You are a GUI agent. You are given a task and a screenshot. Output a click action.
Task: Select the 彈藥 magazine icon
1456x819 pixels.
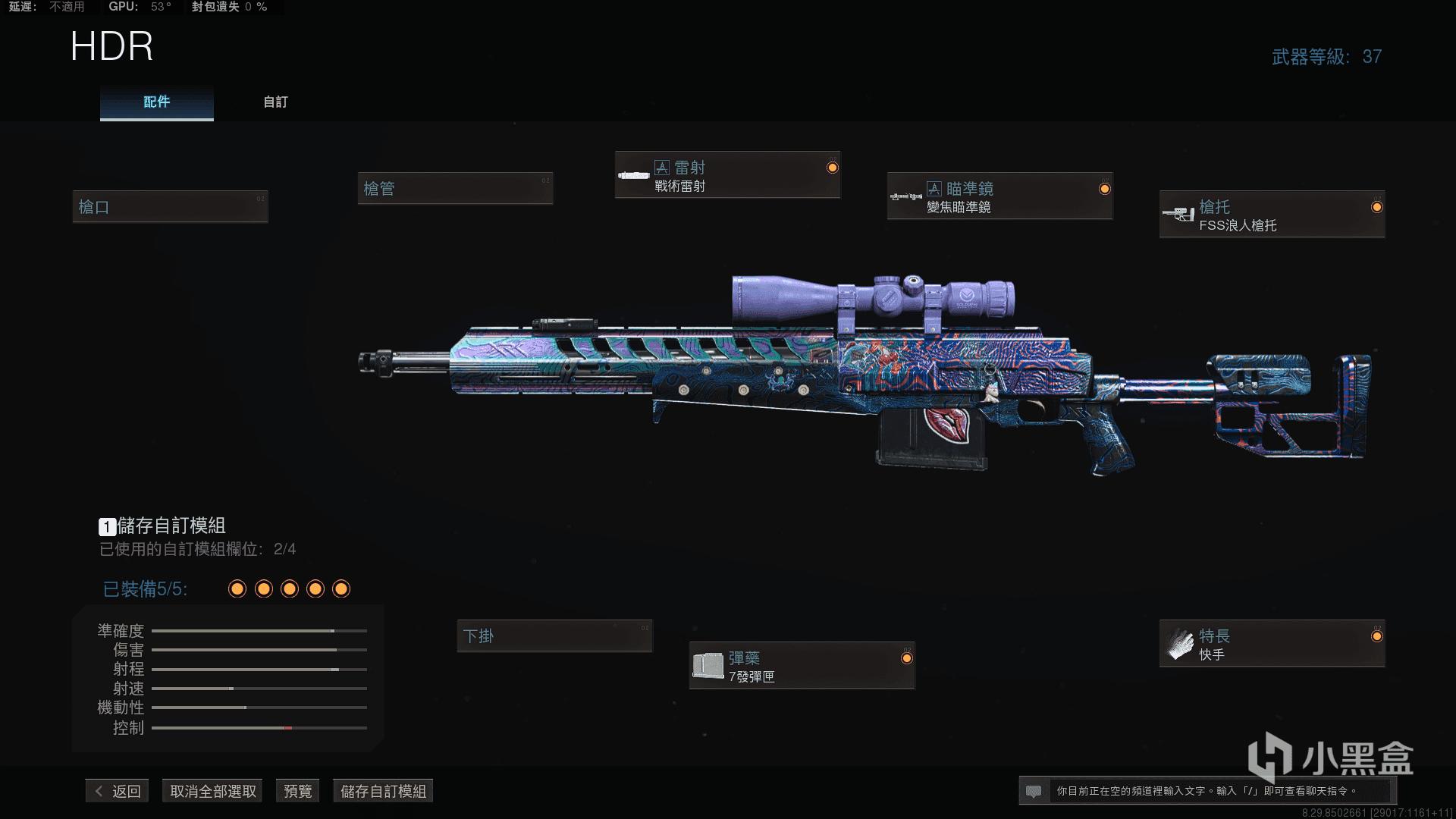click(x=709, y=664)
